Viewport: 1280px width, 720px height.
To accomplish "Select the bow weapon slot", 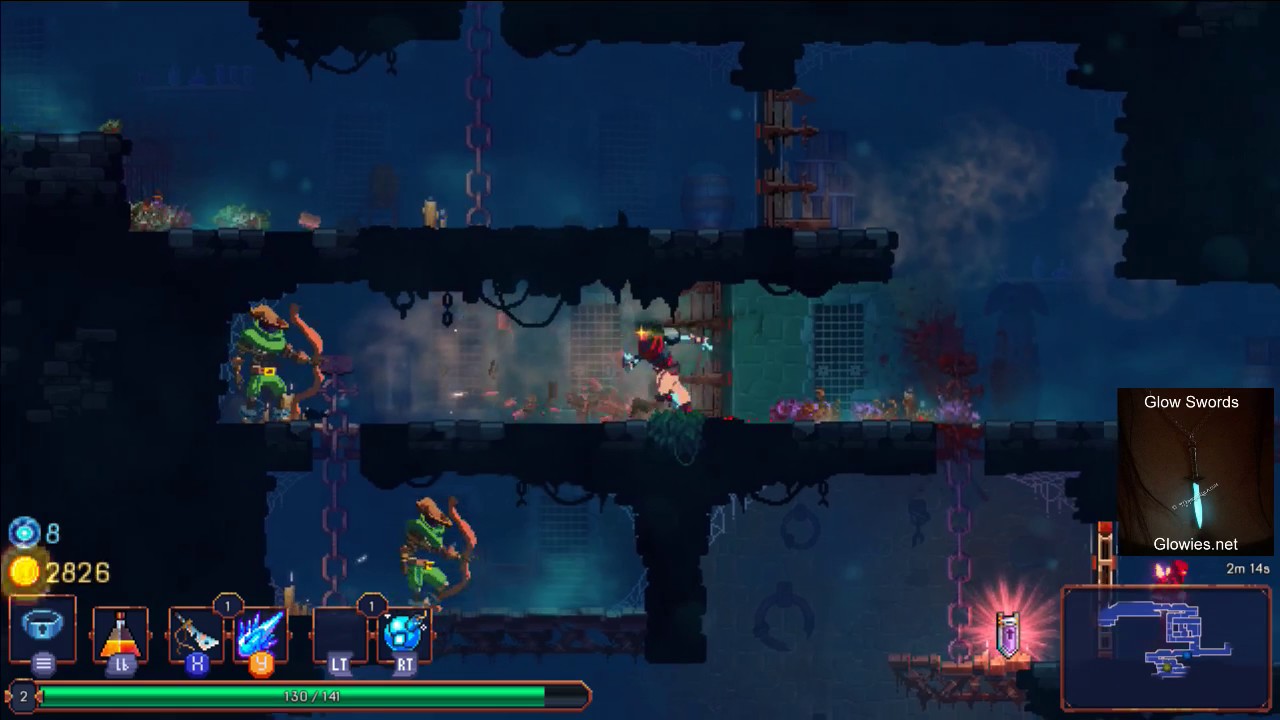I will point(195,634).
